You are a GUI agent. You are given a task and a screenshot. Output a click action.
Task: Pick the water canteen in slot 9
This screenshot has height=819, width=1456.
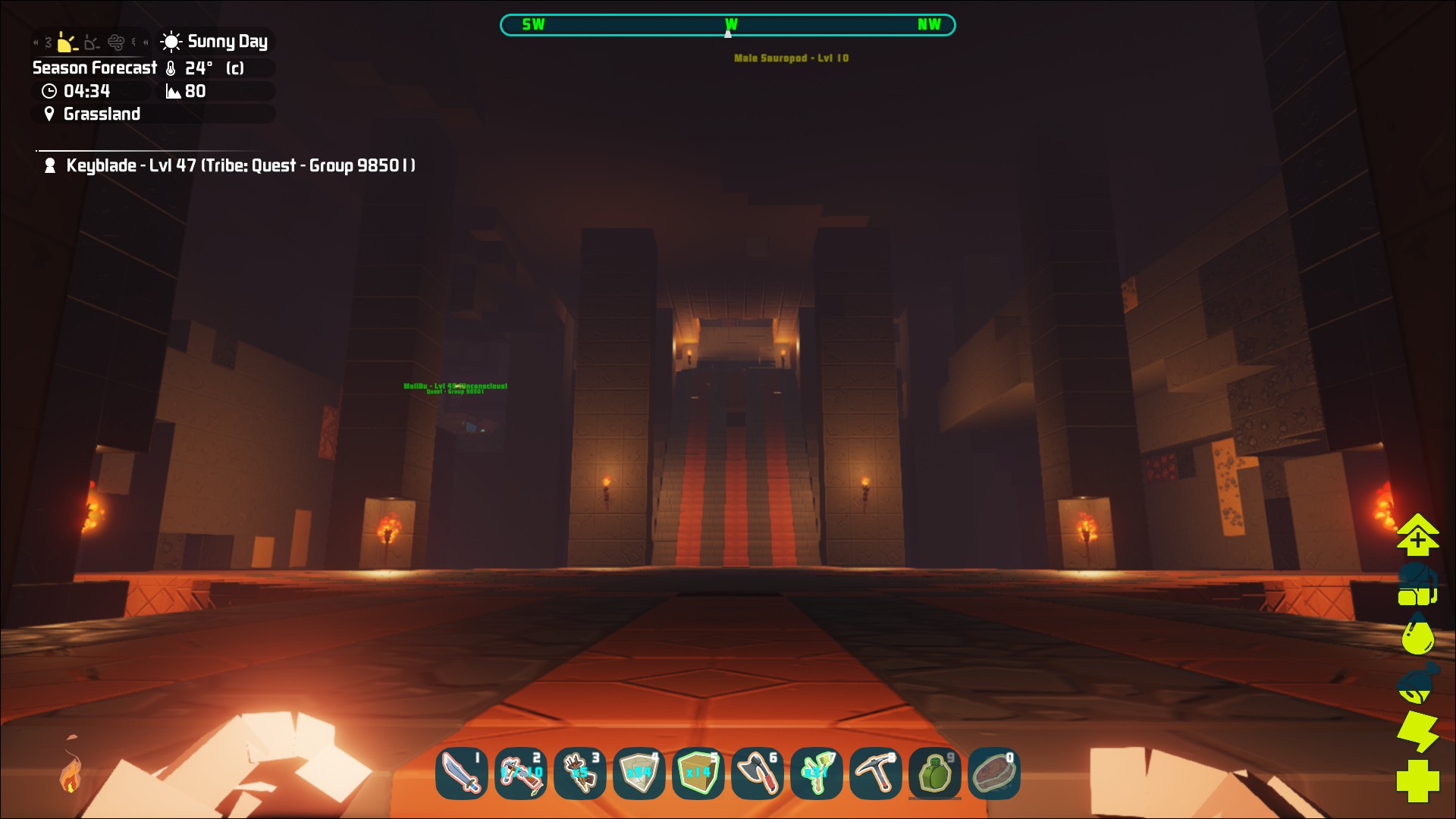[934, 773]
